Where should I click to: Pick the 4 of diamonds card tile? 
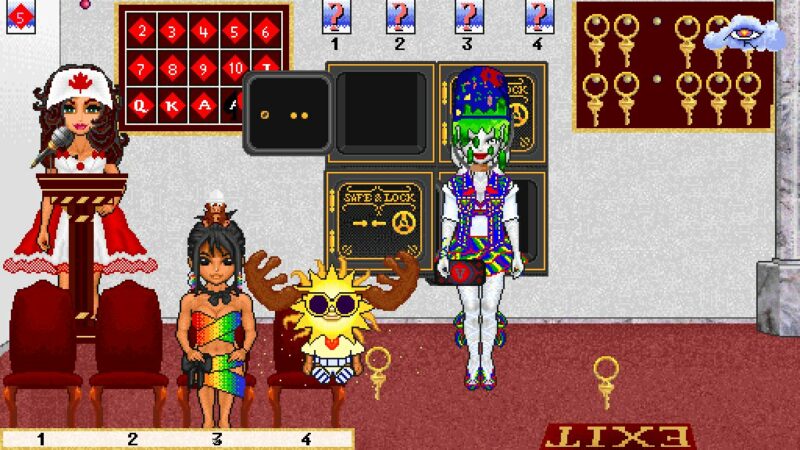pyautogui.click(x=204, y=31)
